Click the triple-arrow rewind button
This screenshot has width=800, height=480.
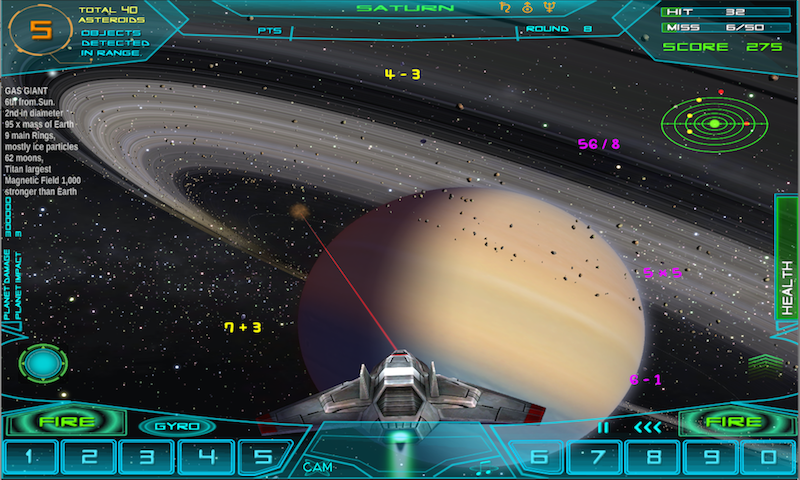[x=647, y=428]
